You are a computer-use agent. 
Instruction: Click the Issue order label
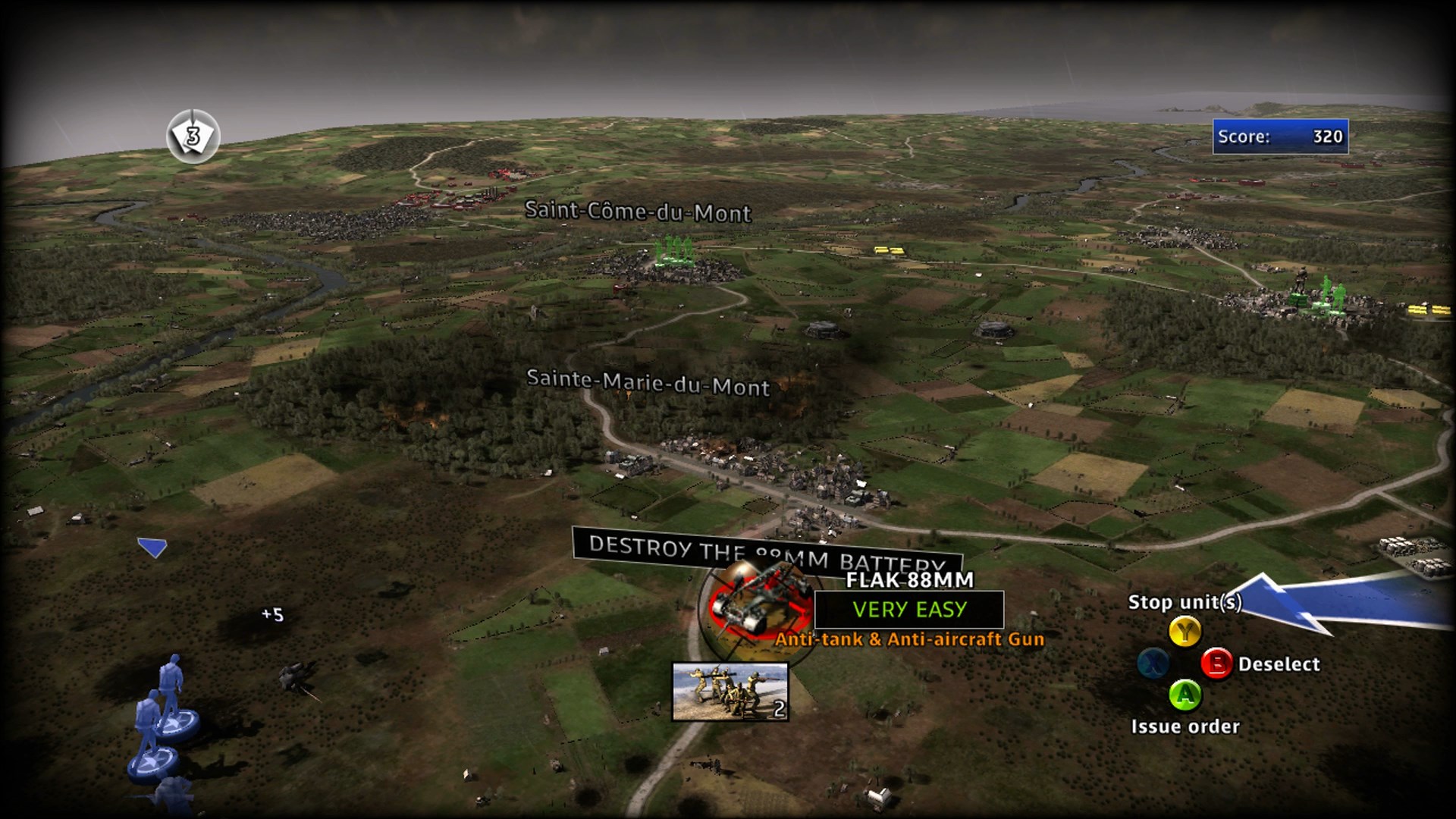click(x=1186, y=726)
